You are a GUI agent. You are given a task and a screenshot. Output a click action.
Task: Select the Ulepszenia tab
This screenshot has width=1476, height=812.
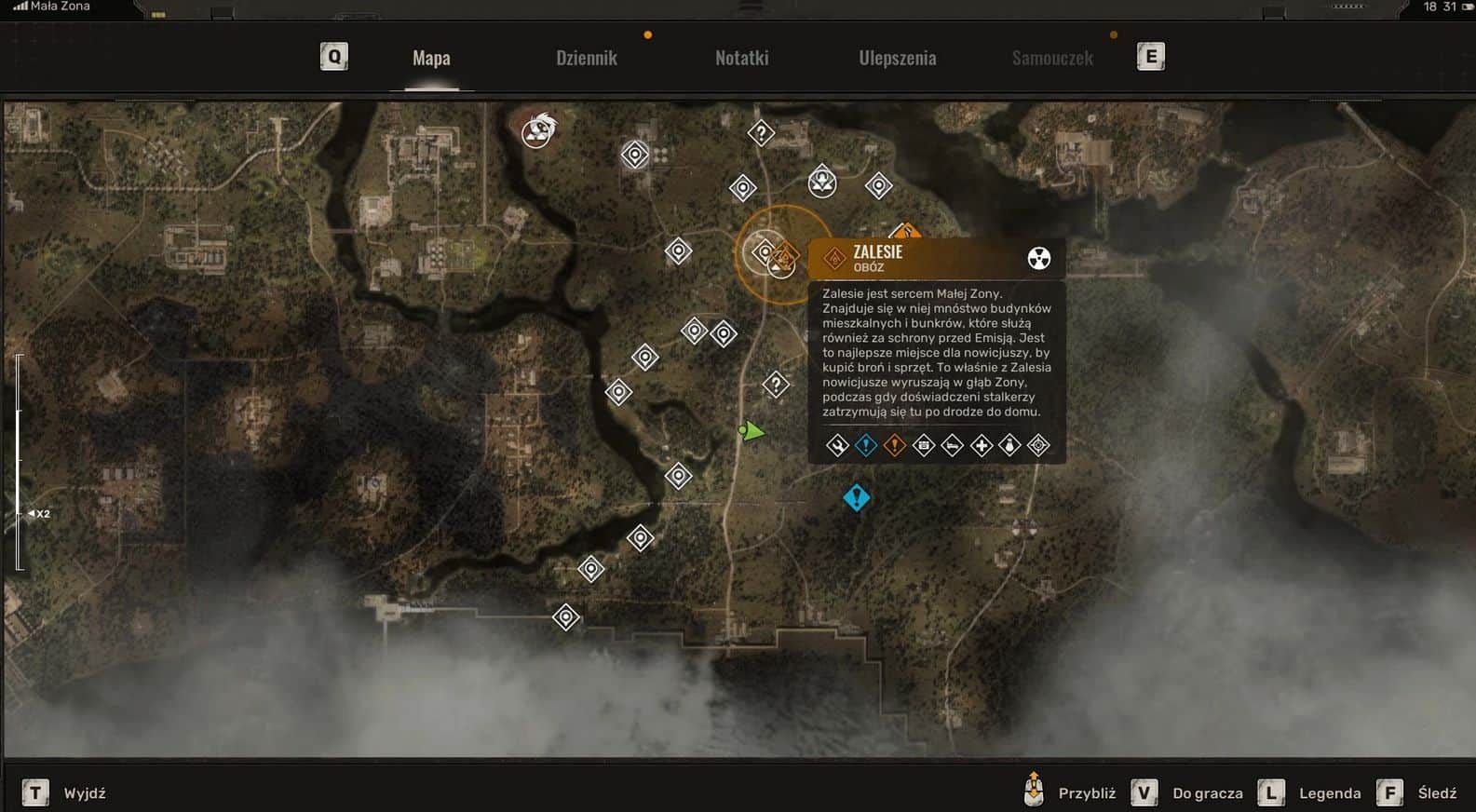click(x=897, y=58)
